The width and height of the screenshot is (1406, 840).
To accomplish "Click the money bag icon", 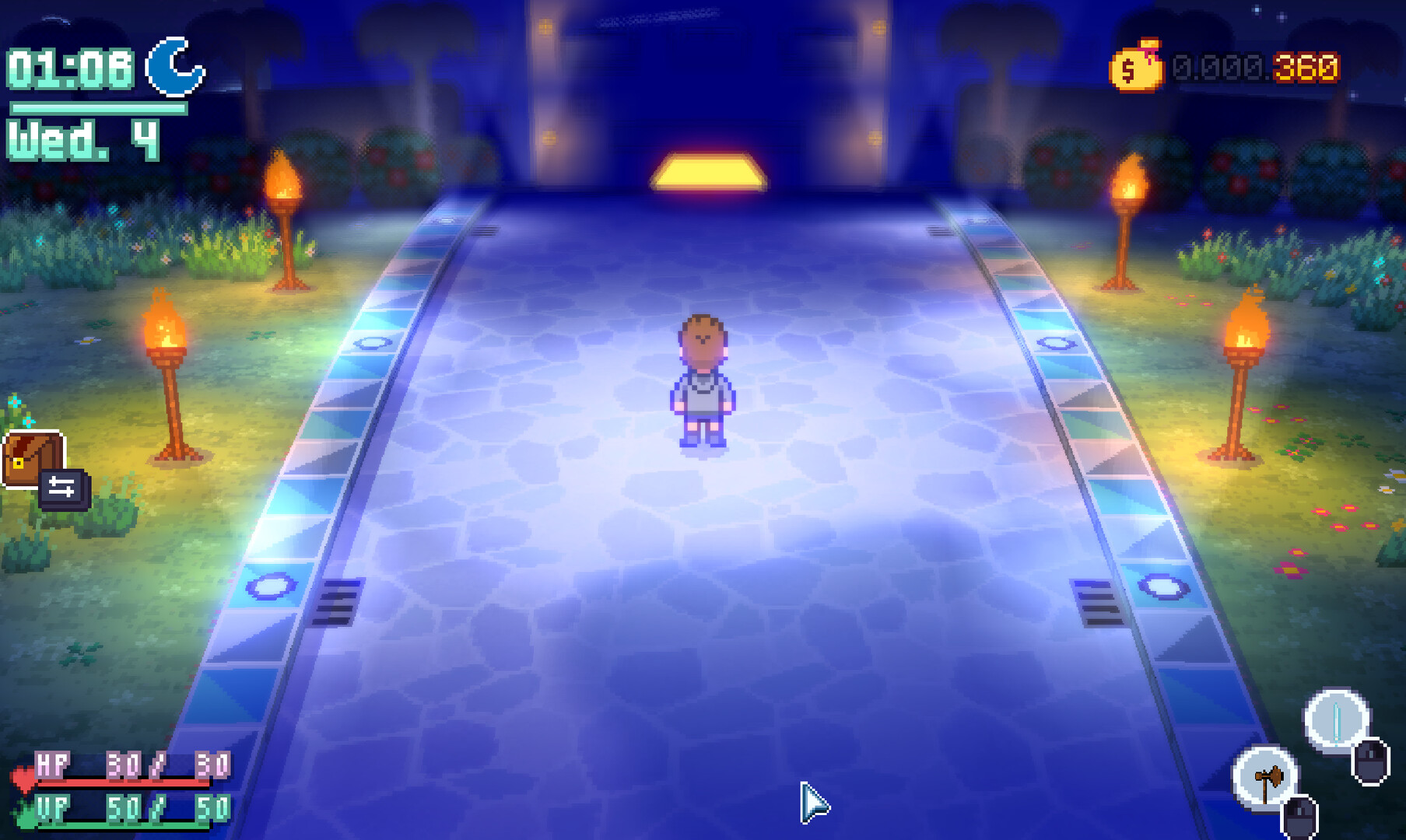I will coord(1136,66).
